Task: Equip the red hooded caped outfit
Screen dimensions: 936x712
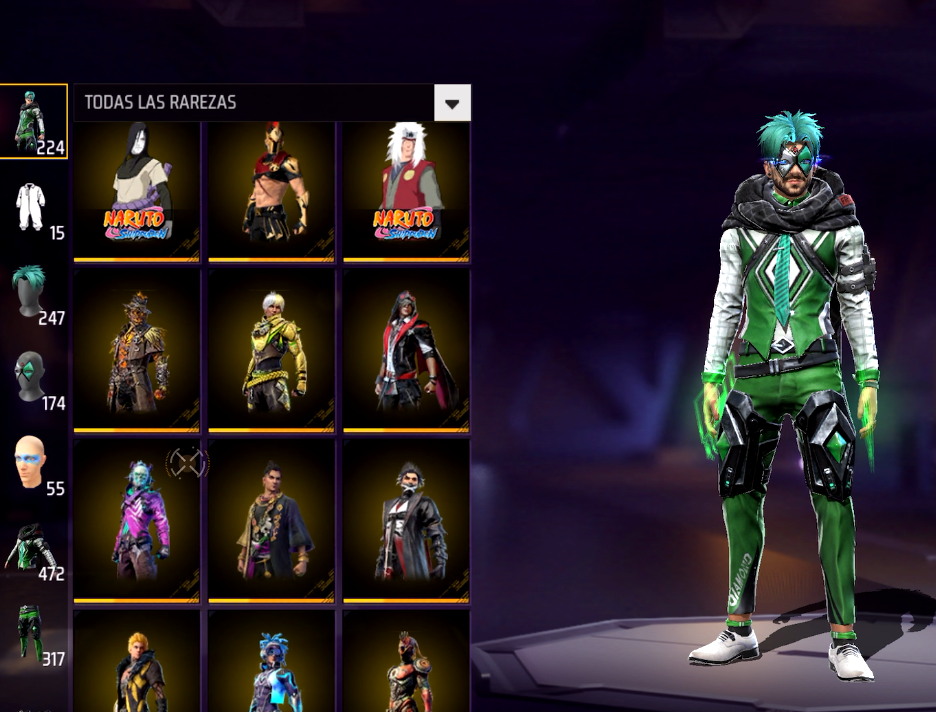Action: coord(406,350)
